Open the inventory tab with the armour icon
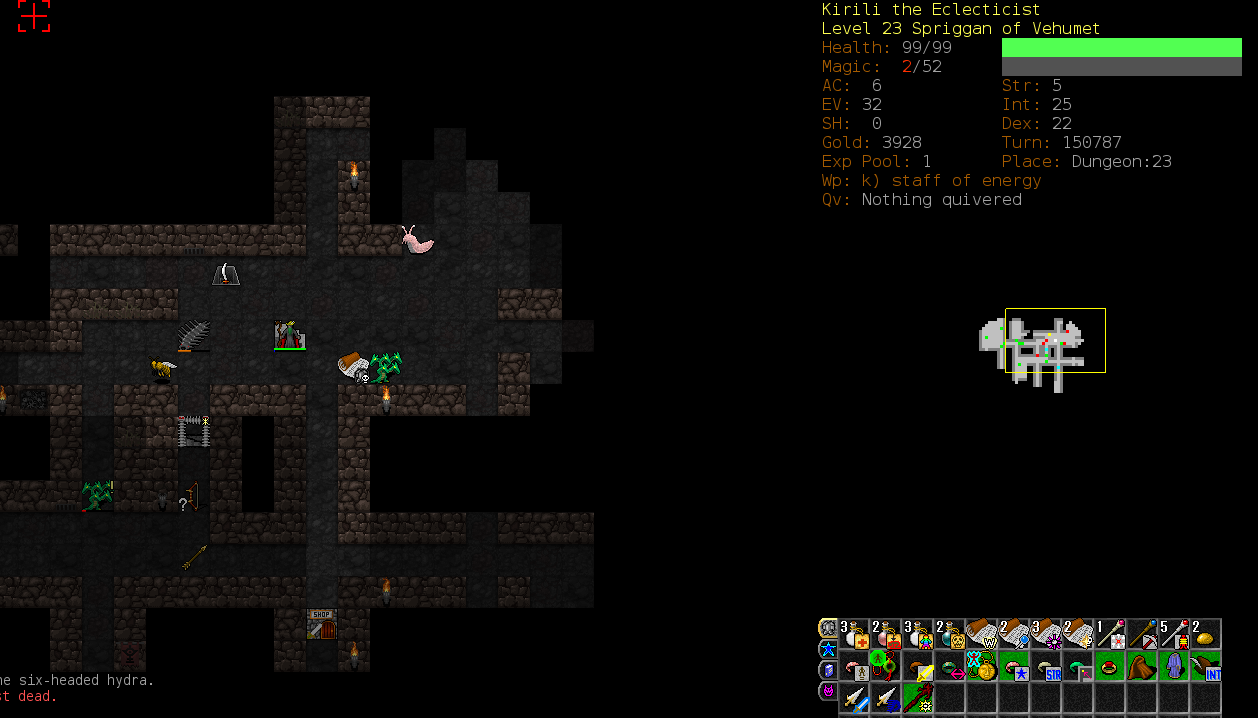Screen dimensions: 1258x718 [x=828, y=628]
